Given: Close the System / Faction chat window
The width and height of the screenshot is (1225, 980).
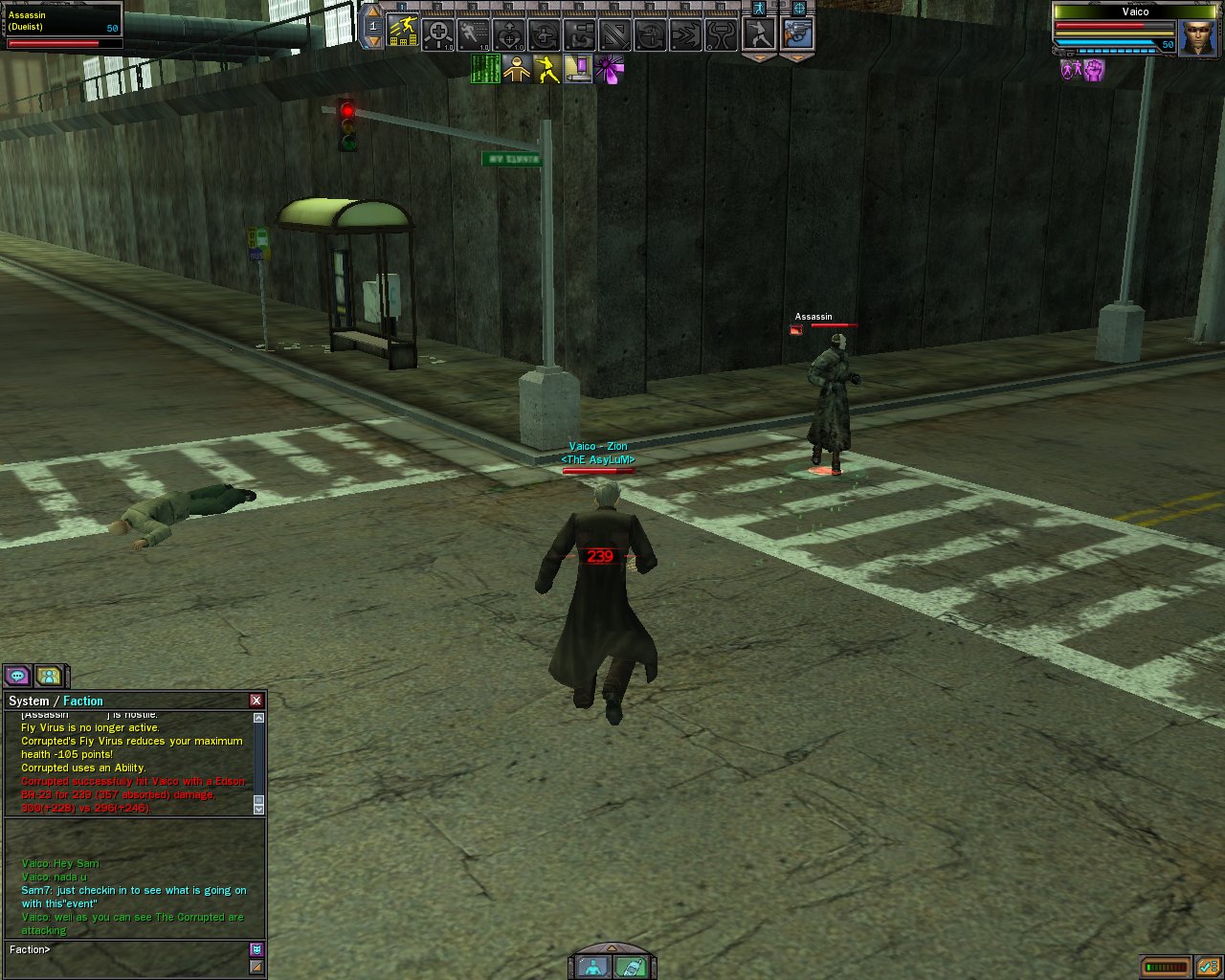Looking at the screenshot, I should (256, 701).
